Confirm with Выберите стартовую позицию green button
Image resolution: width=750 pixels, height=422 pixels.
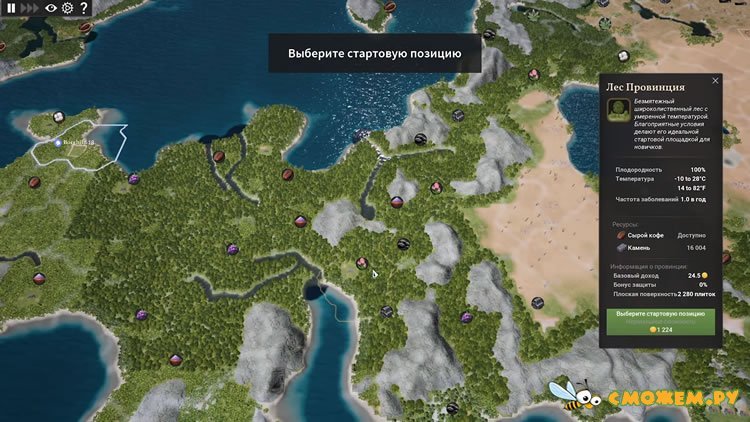(x=660, y=314)
